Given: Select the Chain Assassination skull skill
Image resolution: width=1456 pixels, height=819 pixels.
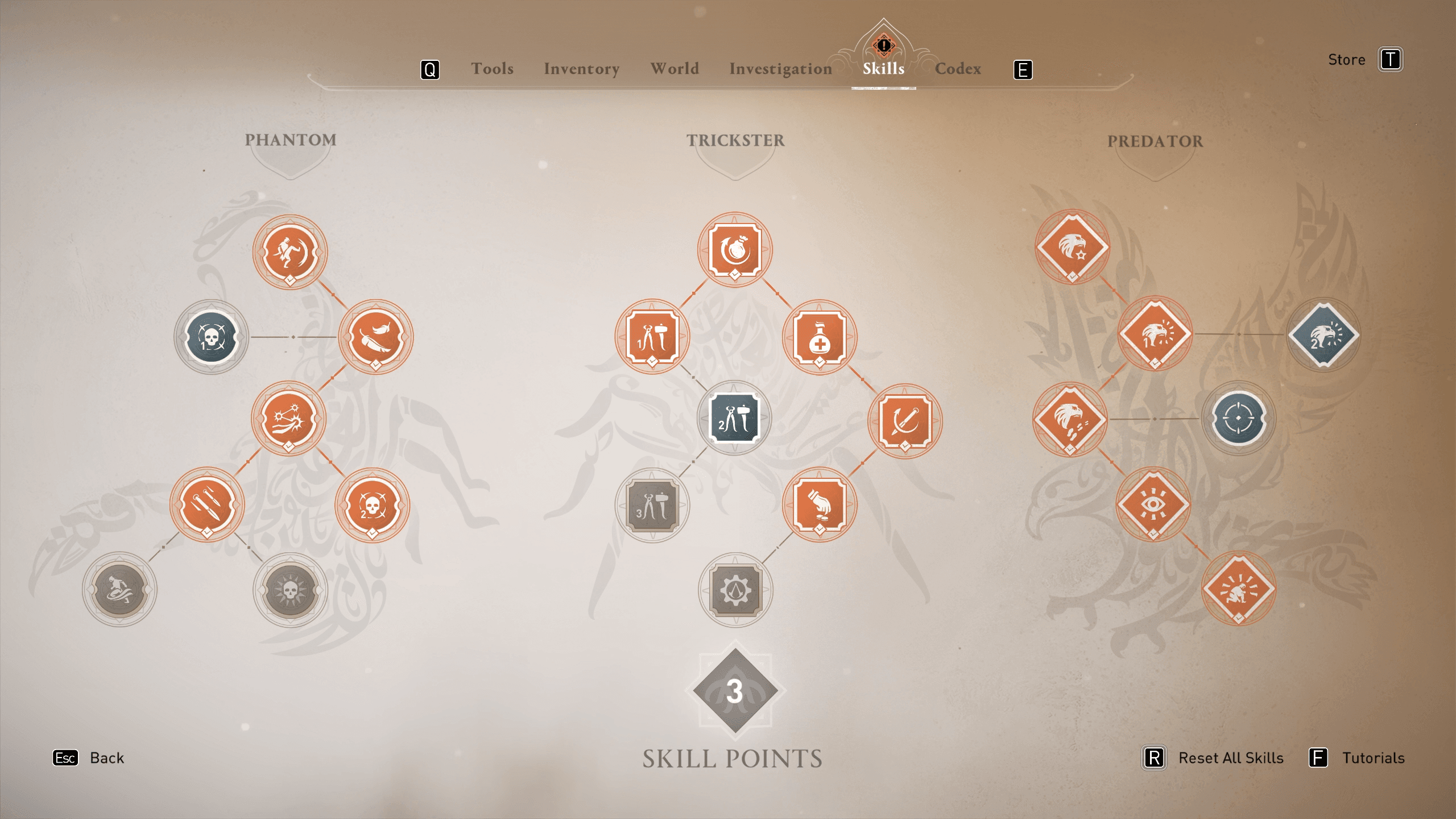Looking at the screenshot, I should coord(211,337).
